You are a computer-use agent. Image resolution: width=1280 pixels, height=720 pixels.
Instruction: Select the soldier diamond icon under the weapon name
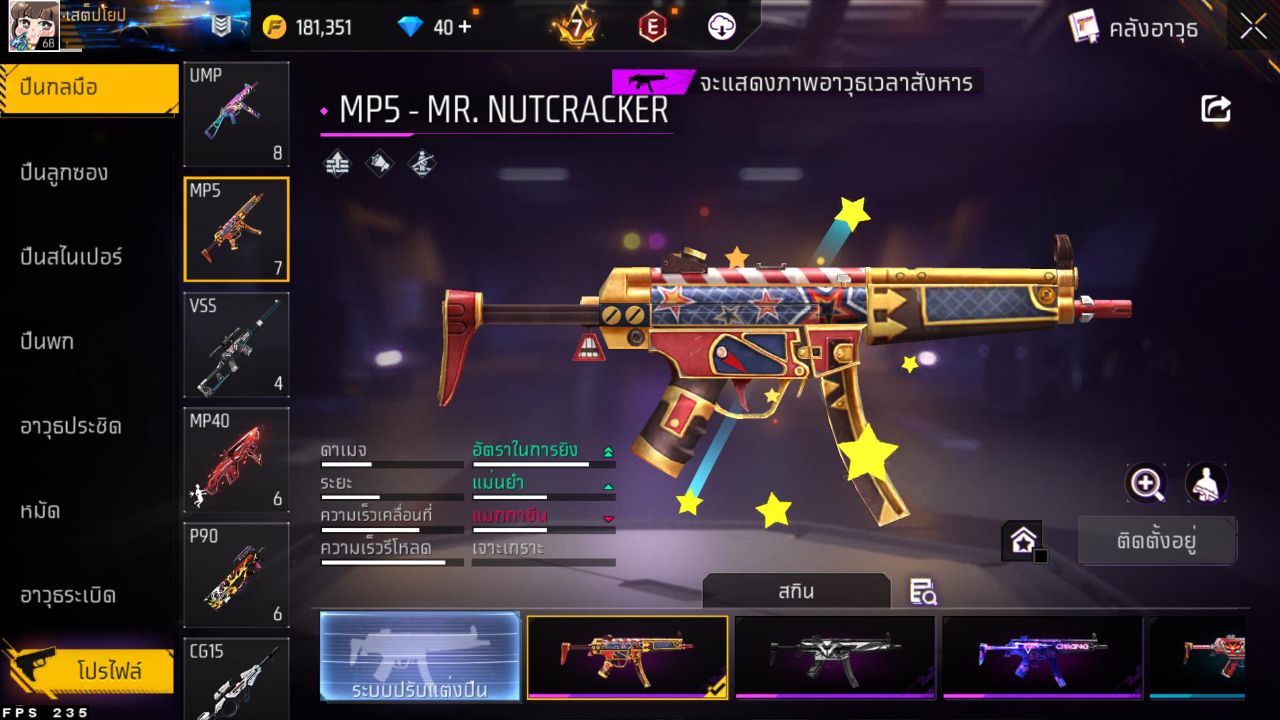(x=423, y=161)
